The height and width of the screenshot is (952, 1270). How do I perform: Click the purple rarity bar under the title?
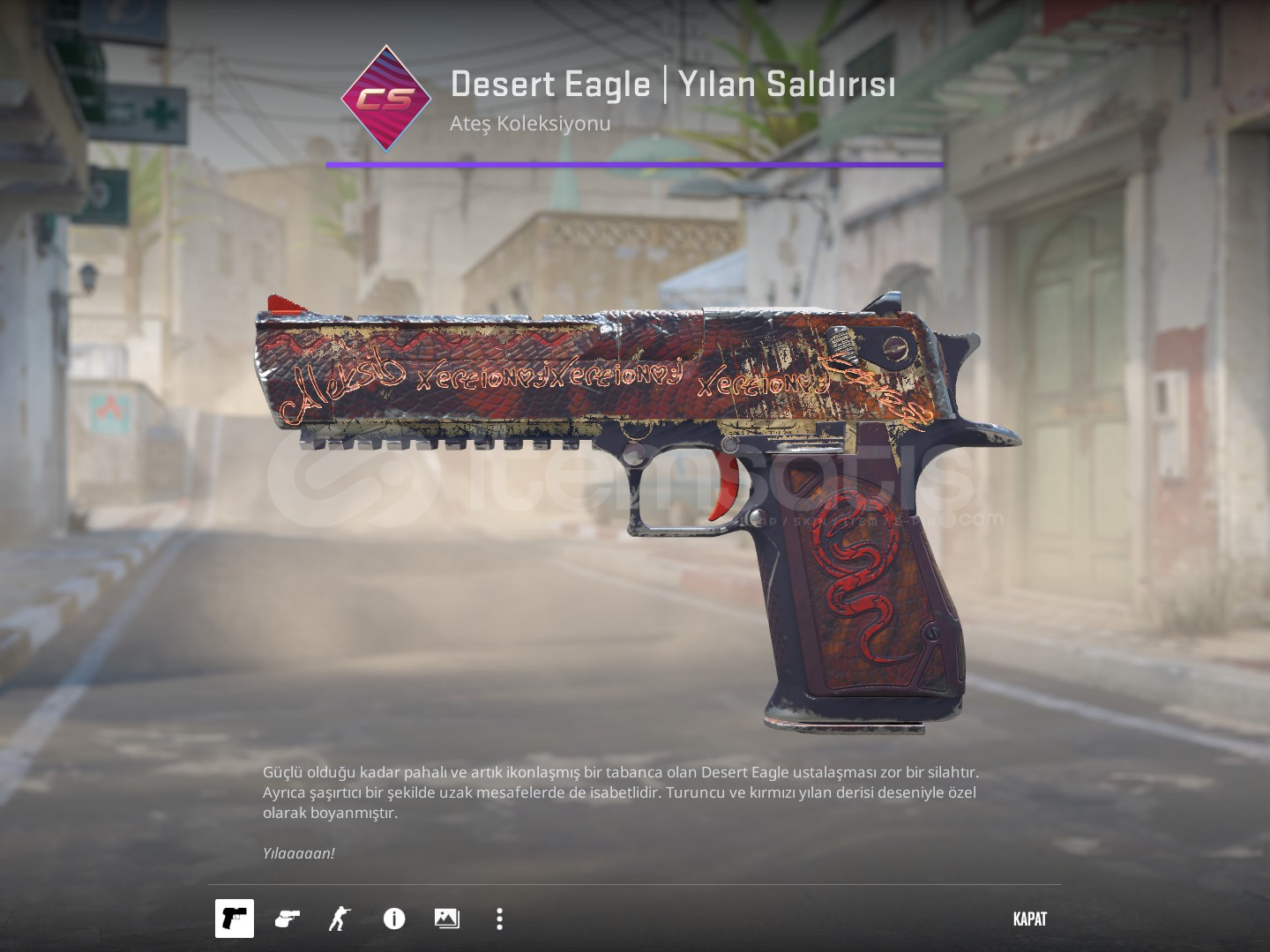pyautogui.click(x=635, y=164)
